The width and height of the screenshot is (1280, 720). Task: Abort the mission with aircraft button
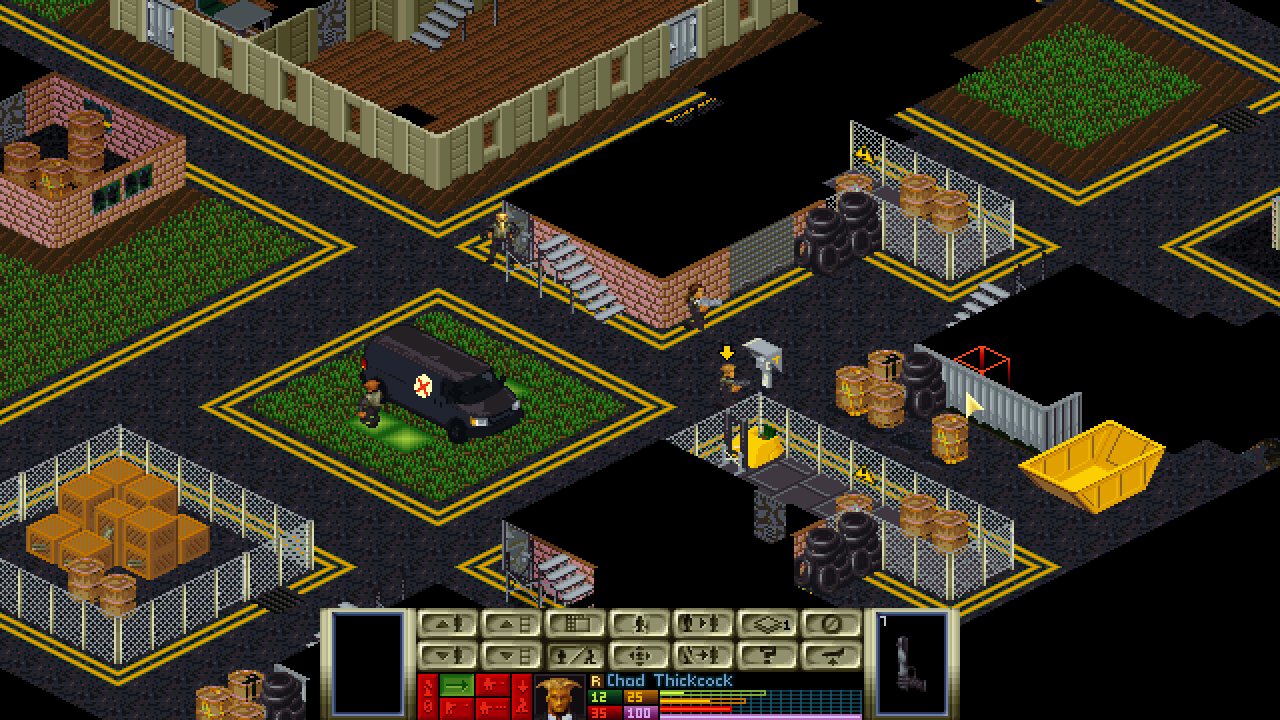pos(831,656)
